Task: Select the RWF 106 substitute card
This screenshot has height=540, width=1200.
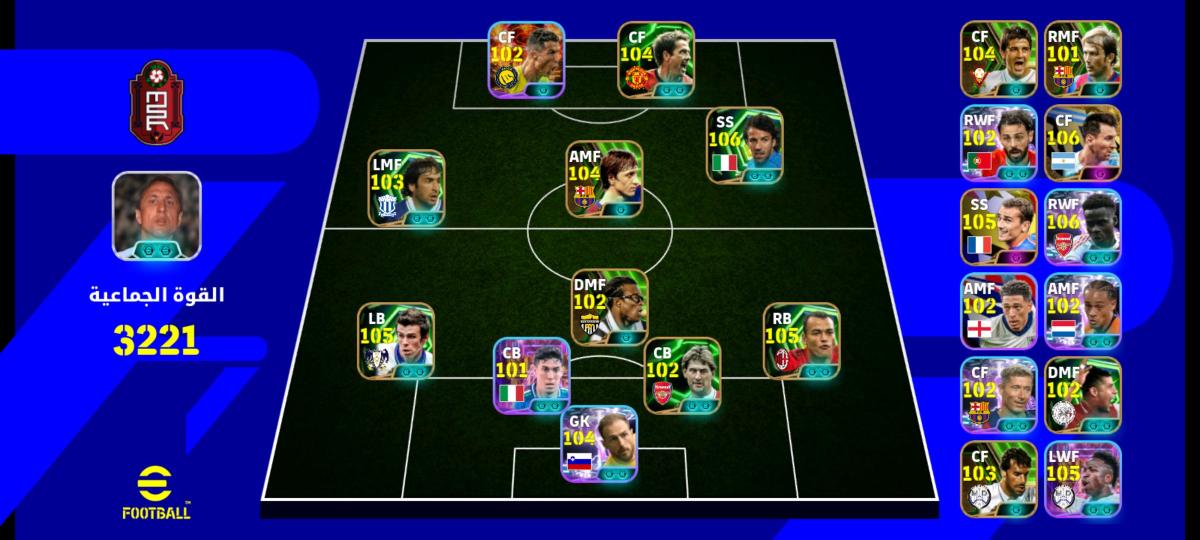Action: (1083, 226)
